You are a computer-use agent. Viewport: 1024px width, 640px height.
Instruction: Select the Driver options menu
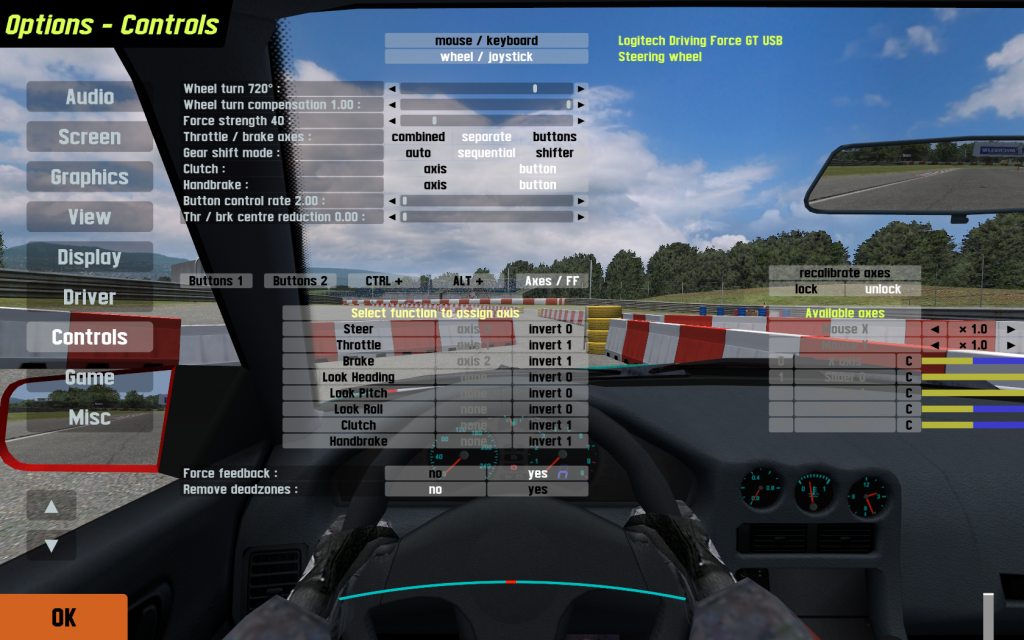coord(90,297)
